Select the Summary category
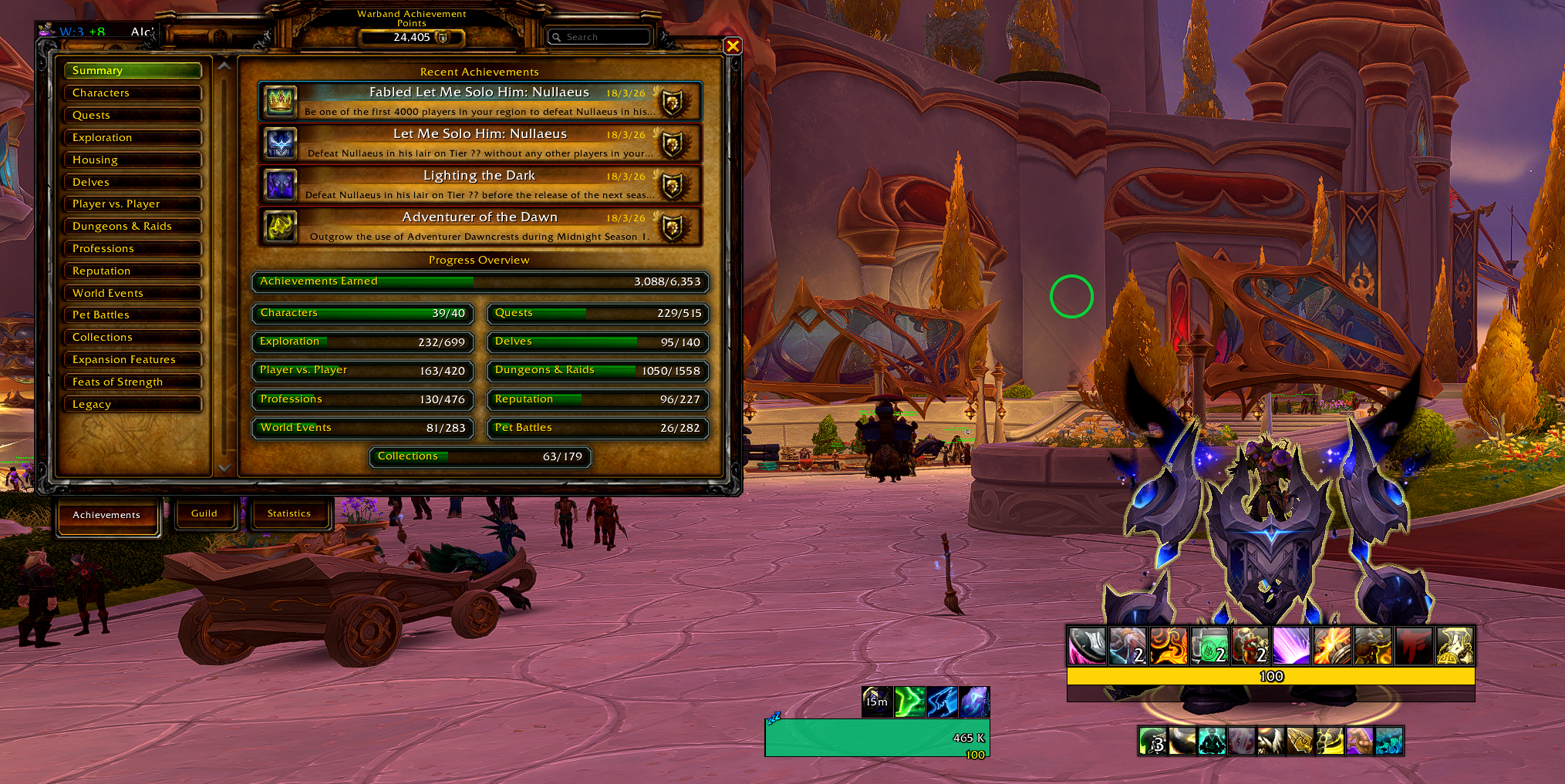1565x784 pixels. [x=133, y=70]
